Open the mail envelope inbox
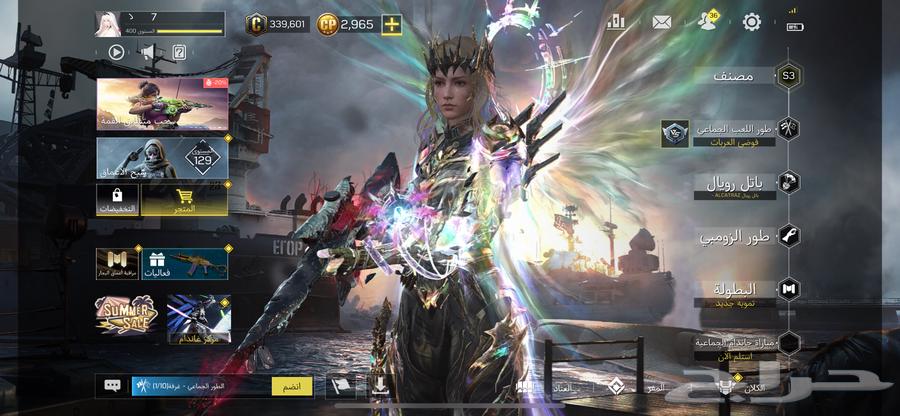The width and height of the screenshot is (900, 416). (661, 22)
